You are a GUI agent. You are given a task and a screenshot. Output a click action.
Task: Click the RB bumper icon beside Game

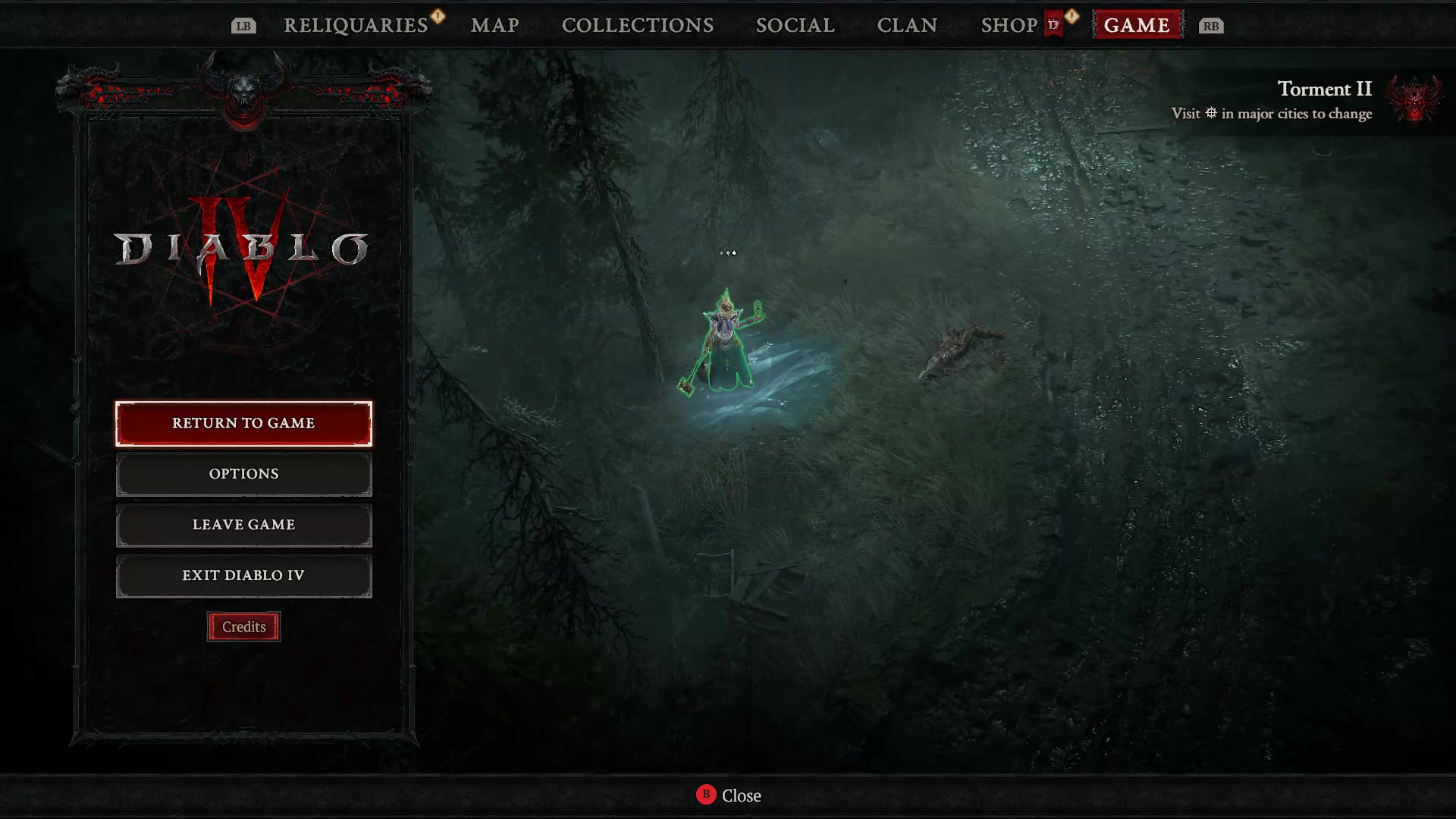point(1210,25)
